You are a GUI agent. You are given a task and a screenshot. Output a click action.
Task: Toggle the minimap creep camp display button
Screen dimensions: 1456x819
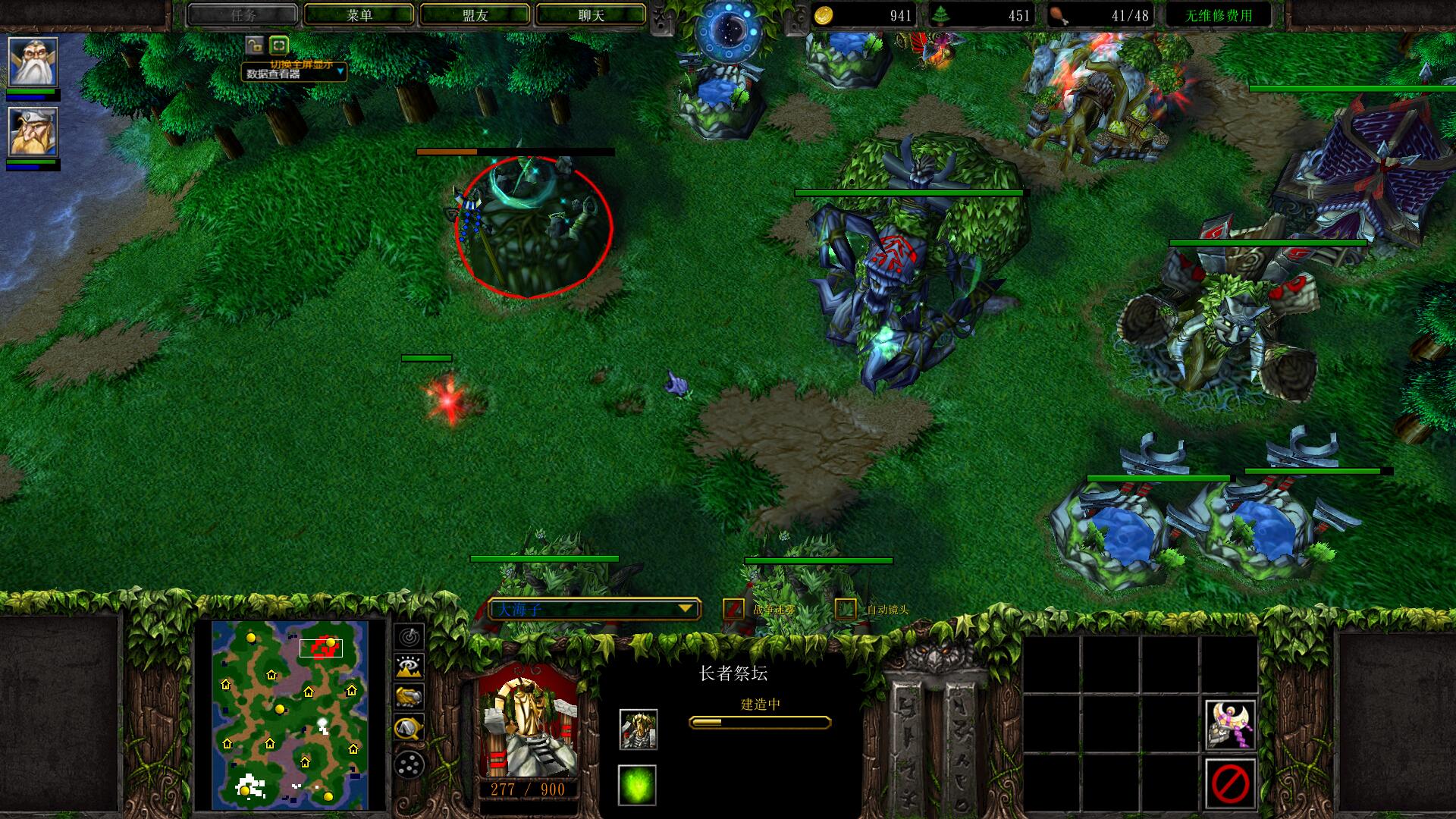(409, 729)
